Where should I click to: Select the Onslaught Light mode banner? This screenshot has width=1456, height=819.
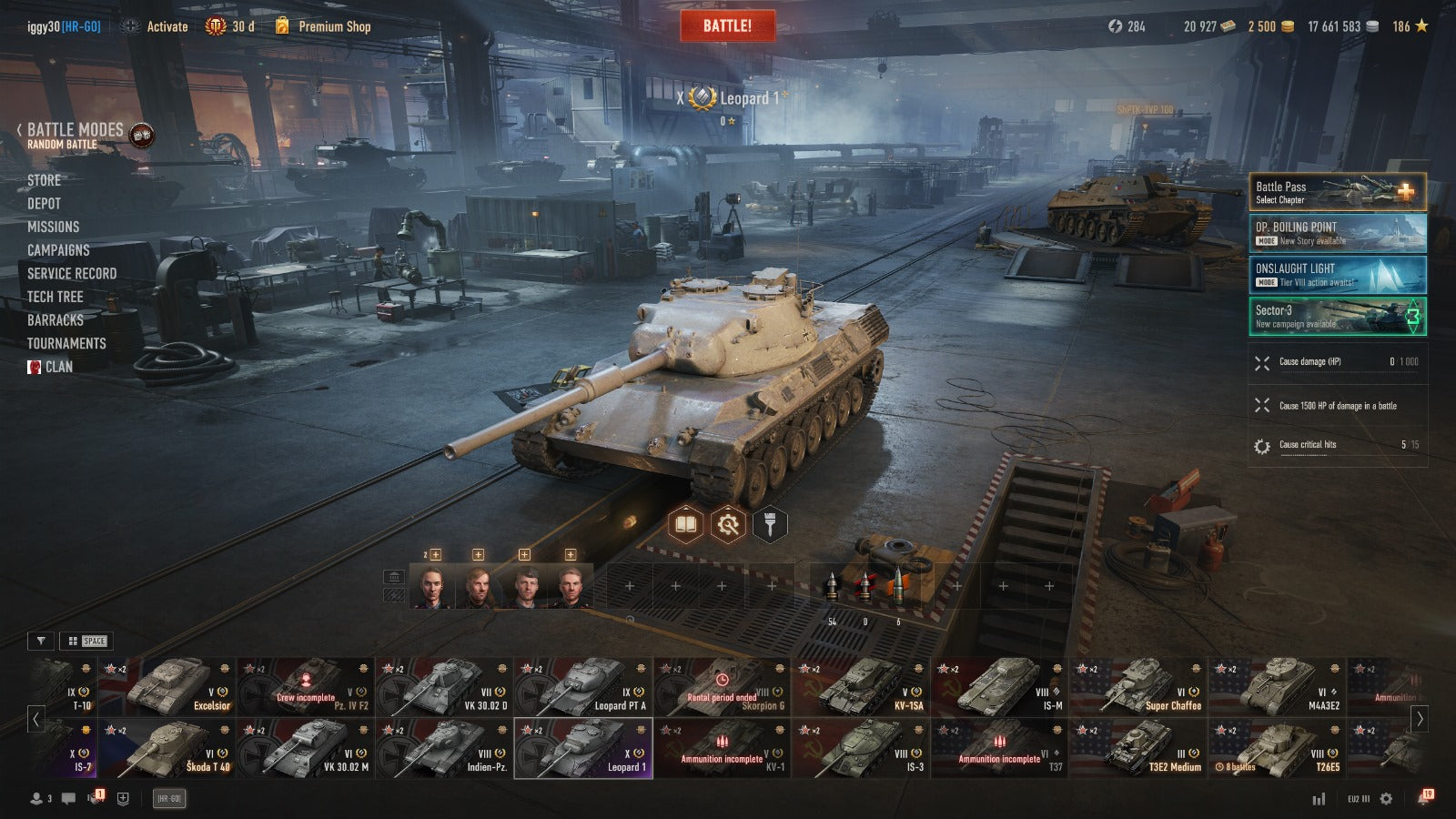coord(1337,274)
